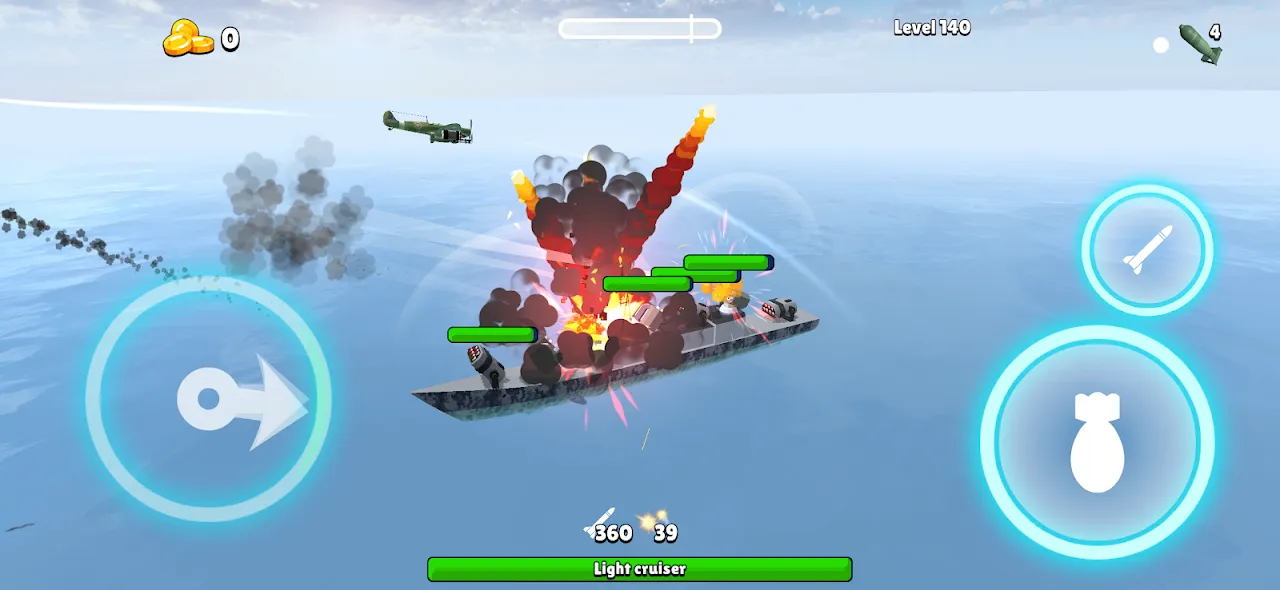This screenshot has width=1280, height=590.
Task: Tap the bomb drop button
Action: coord(1097,442)
